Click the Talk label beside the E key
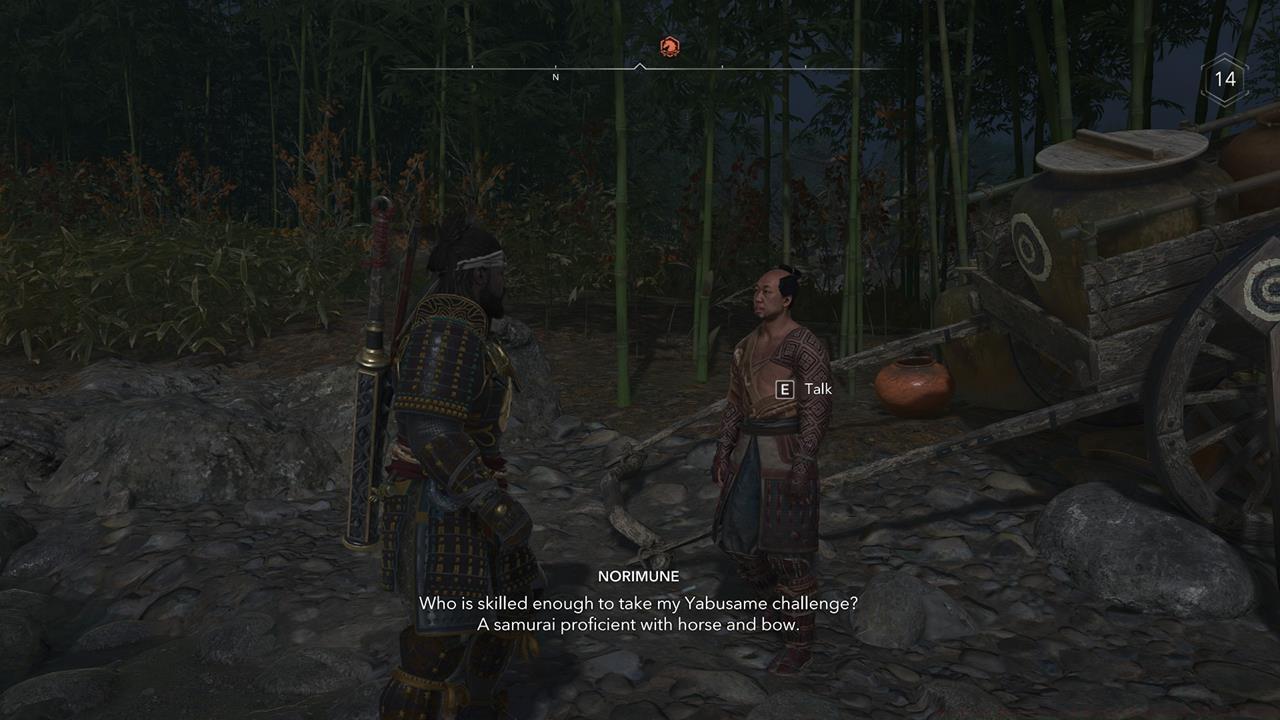This screenshot has width=1280, height=720. [816, 389]
